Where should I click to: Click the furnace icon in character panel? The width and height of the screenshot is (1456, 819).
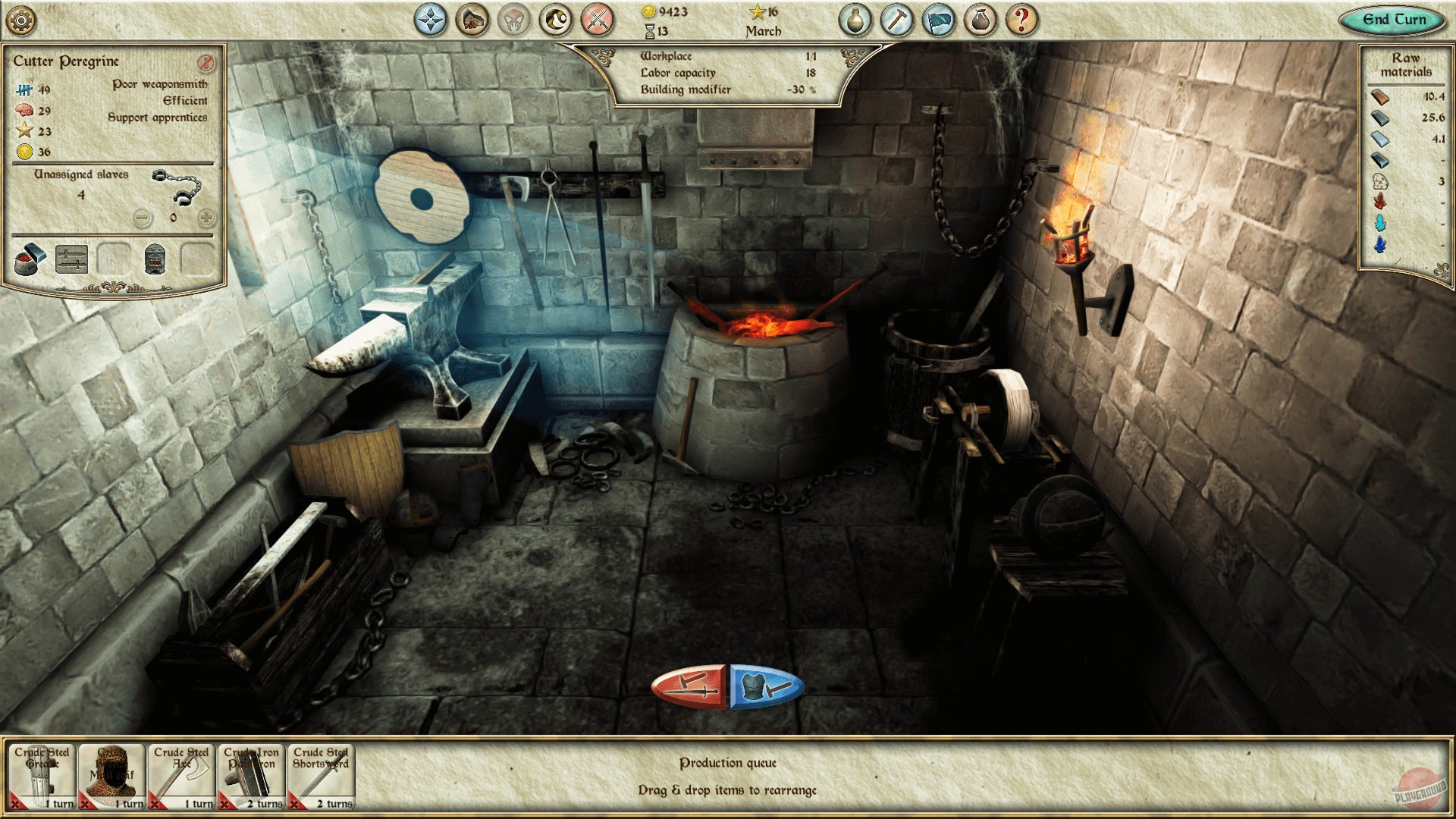(x=155, y=261)
